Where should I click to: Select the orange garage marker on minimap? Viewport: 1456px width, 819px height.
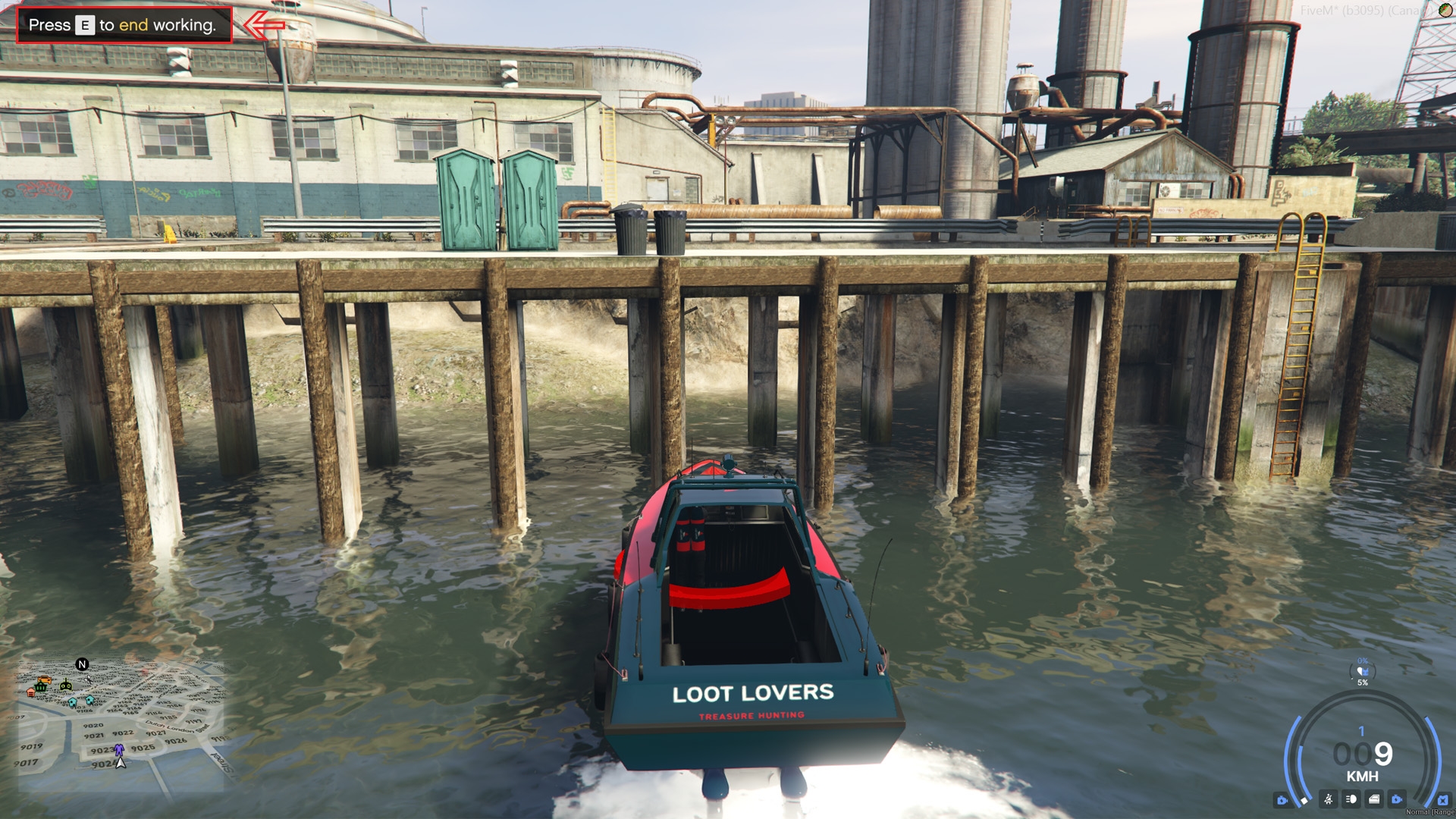pyautogui.click(x=31, y=692)
